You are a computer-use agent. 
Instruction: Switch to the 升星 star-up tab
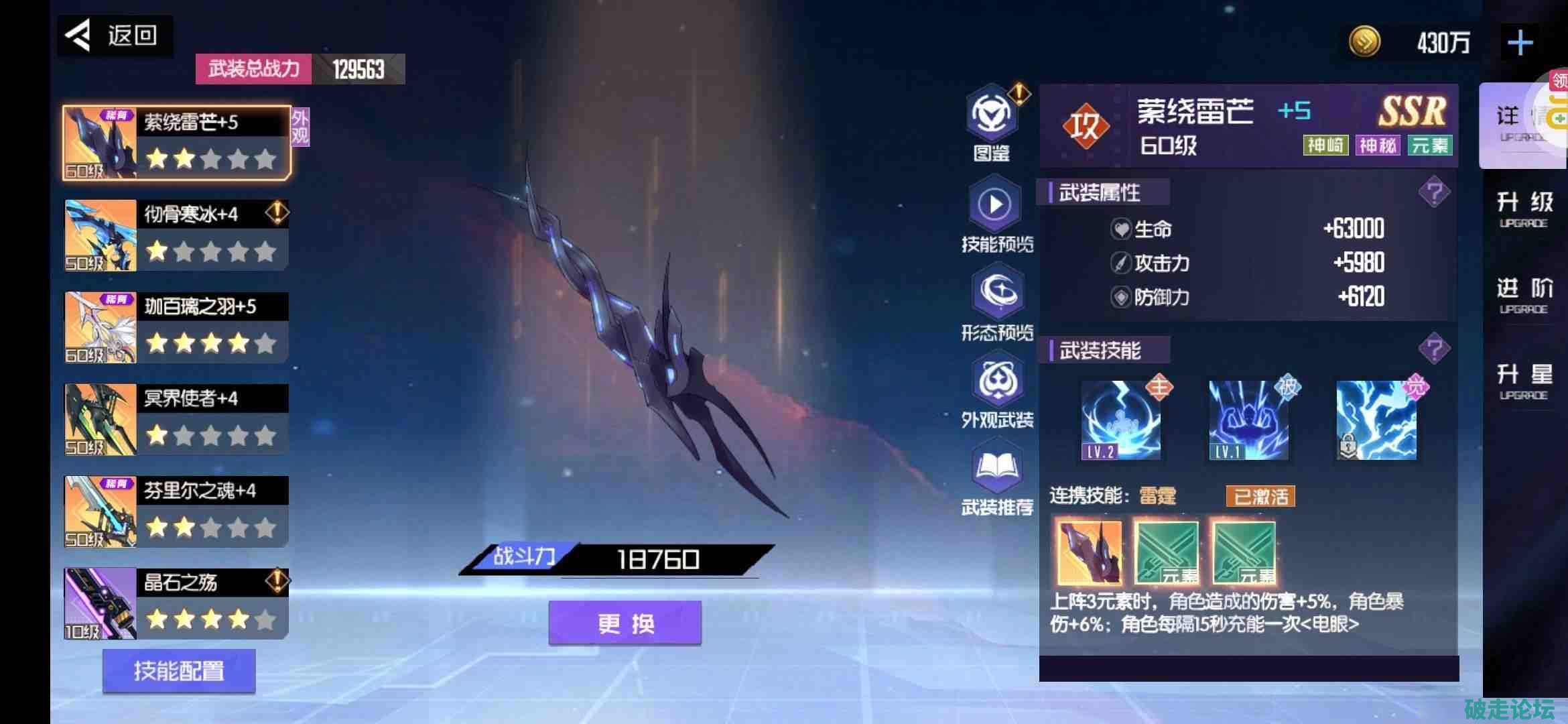point(1524,381)
